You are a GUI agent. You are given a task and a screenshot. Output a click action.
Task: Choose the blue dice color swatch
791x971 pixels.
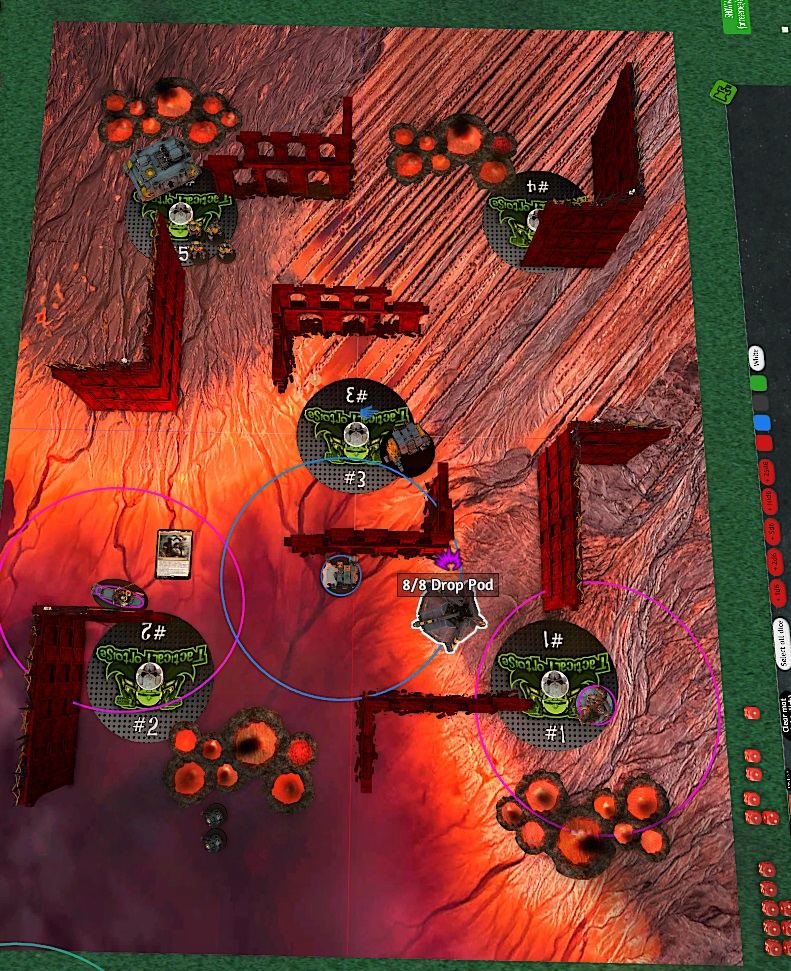point(762,422)
